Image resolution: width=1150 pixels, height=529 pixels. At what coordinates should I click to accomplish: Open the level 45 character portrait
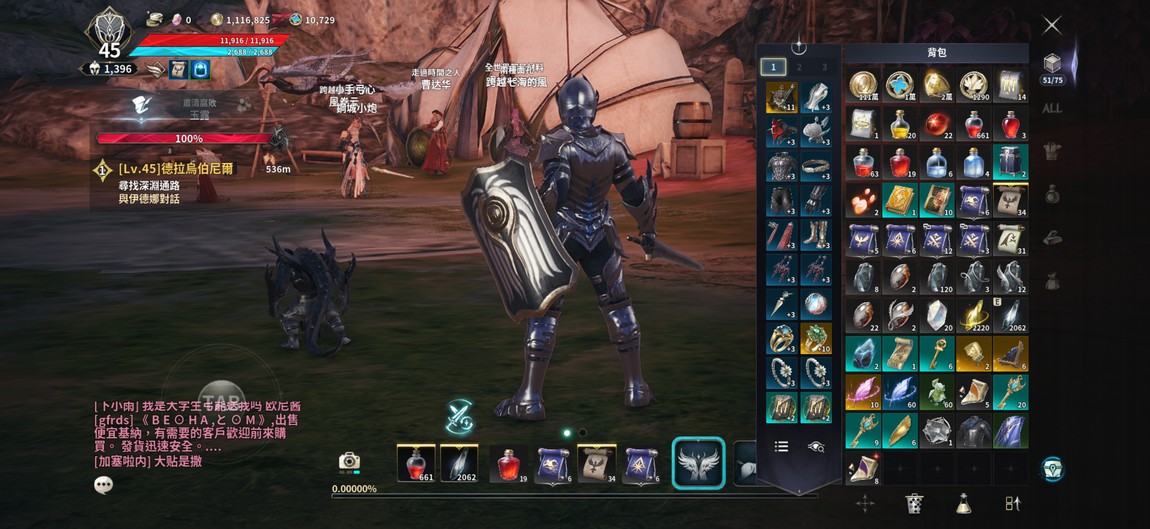109,31
